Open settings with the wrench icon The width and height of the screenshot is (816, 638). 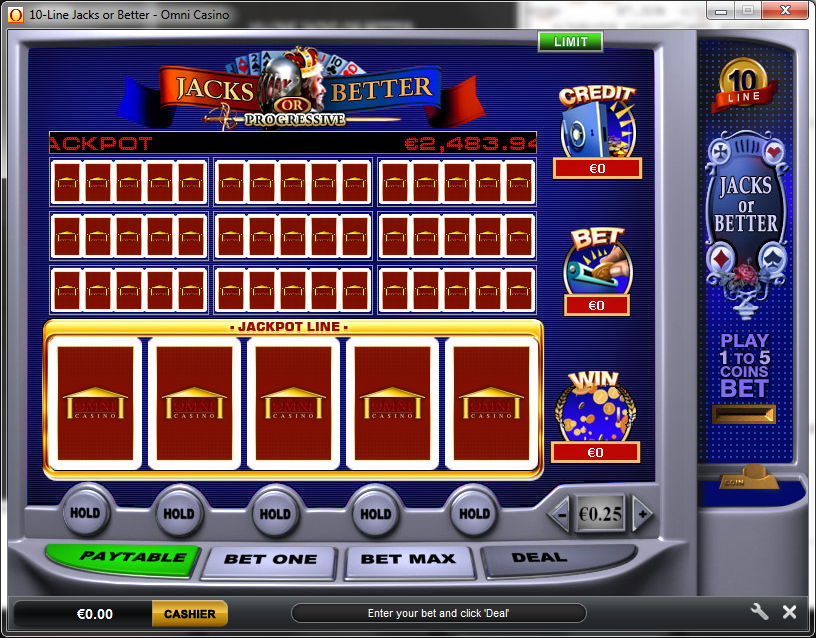coord(759,612)
